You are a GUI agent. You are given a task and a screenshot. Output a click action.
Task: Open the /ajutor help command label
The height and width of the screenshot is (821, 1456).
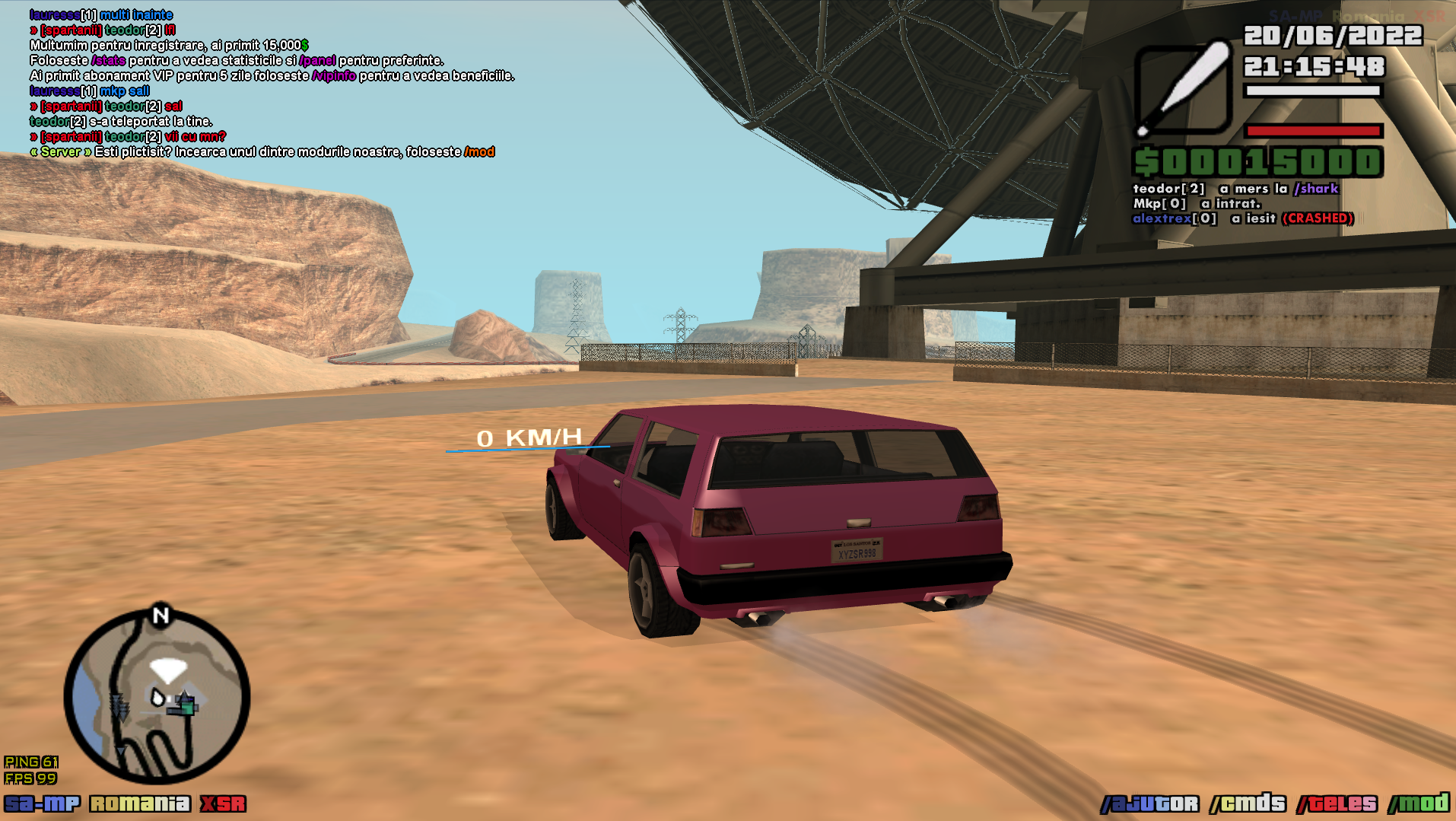(x=1149, y=803)
